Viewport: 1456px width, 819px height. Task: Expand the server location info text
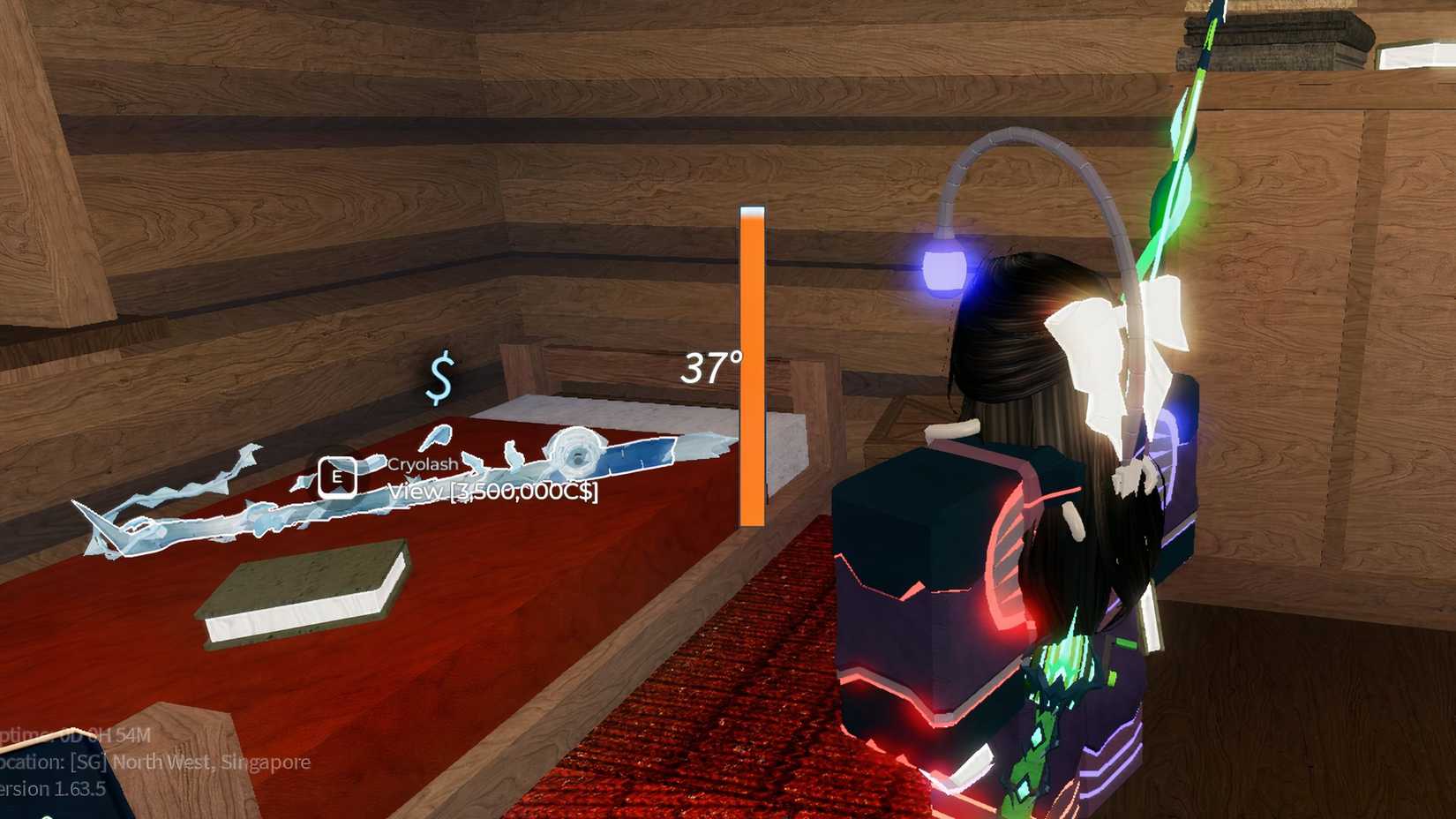[x=154, y=763]
